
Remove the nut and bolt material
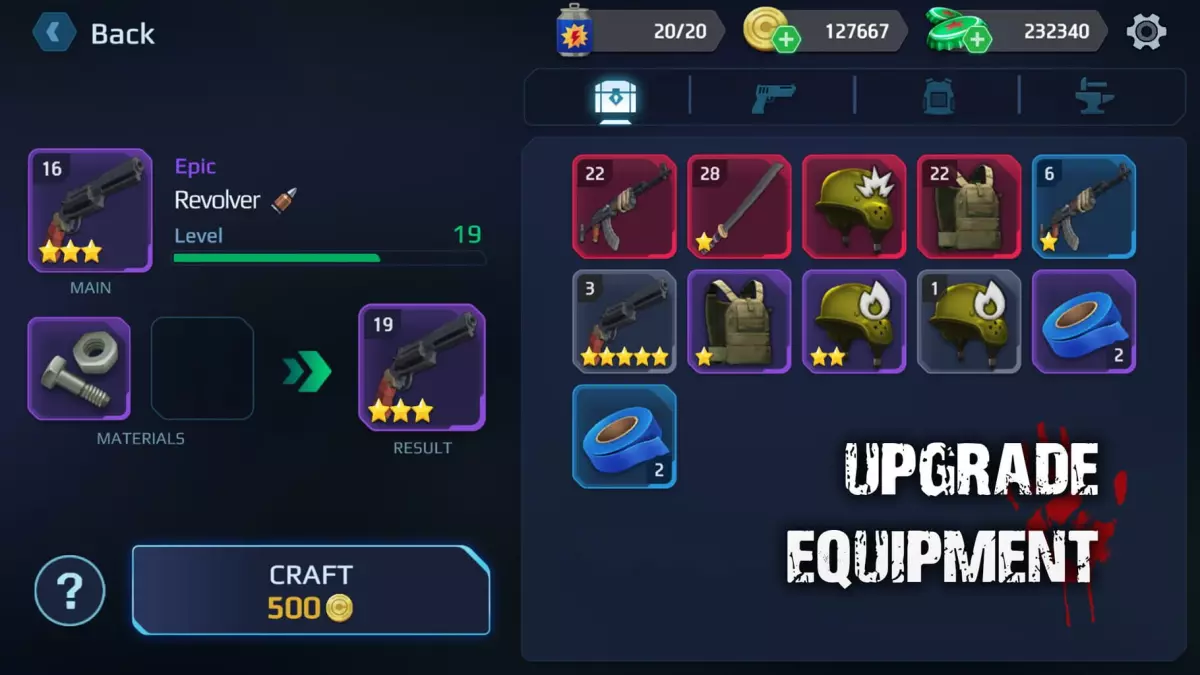point(79,368)
